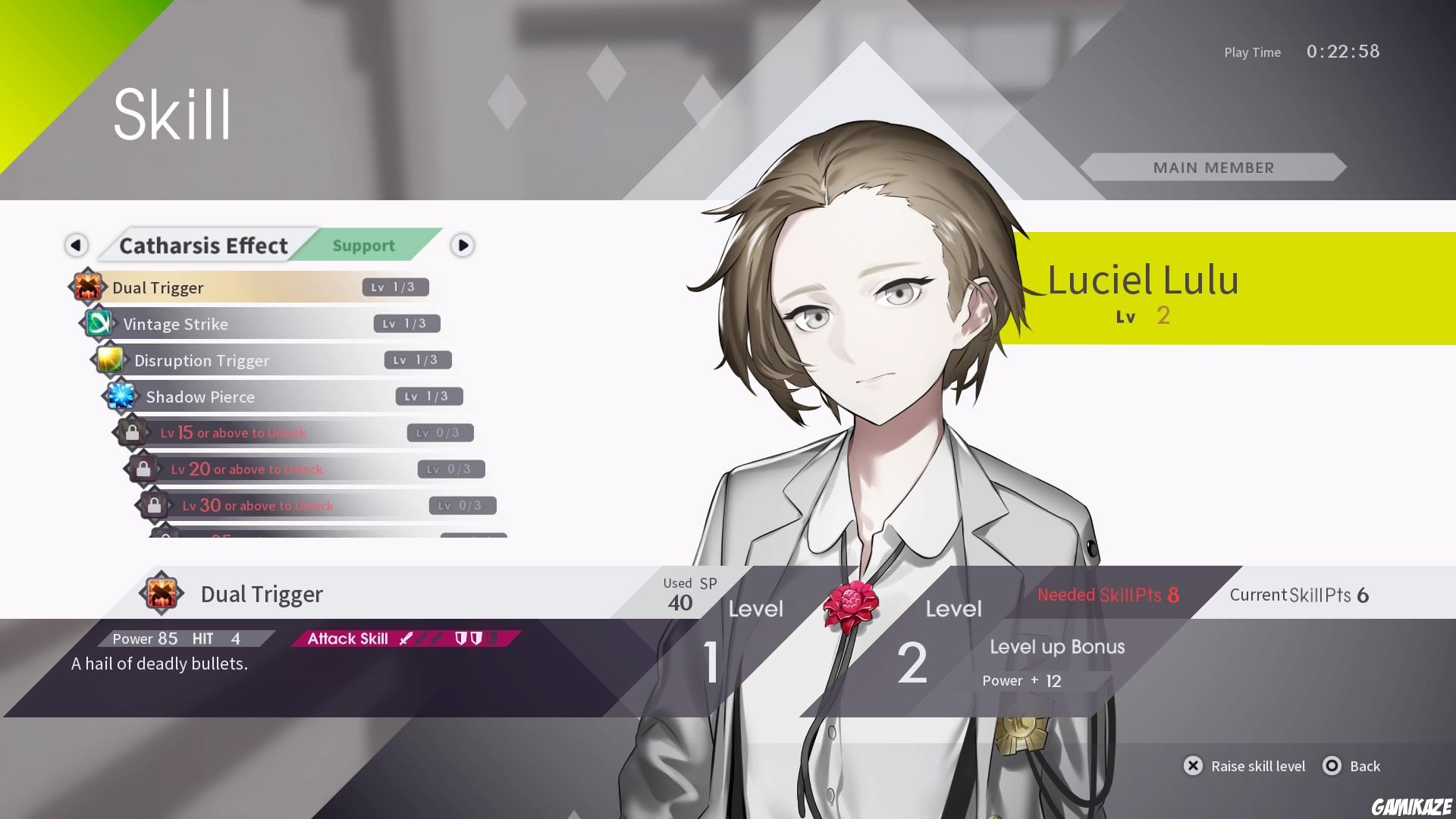
Task: Switch to the Support tab
Action: (x=363, y=245)
